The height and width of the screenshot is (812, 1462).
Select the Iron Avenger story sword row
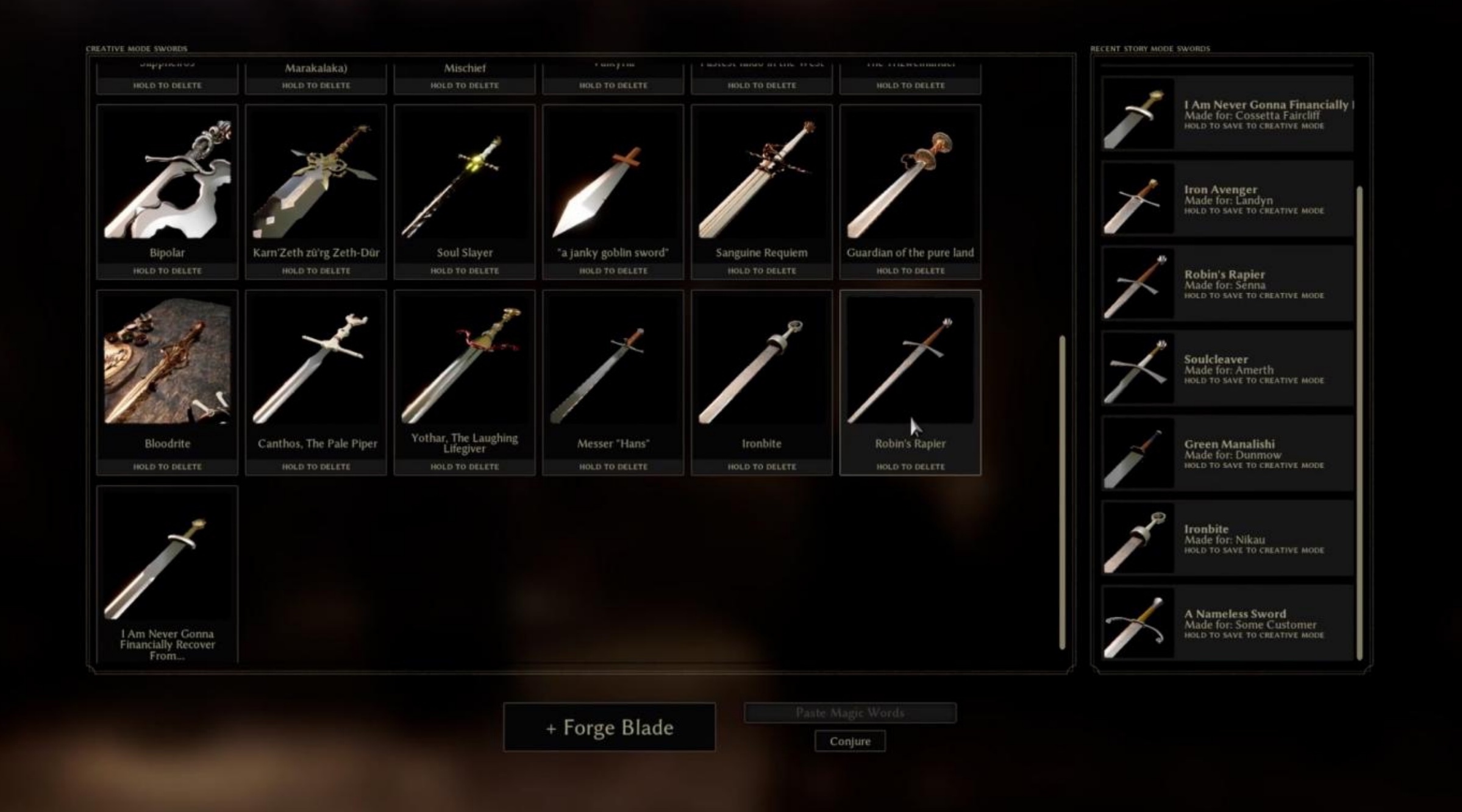[x=1228, y=199]
